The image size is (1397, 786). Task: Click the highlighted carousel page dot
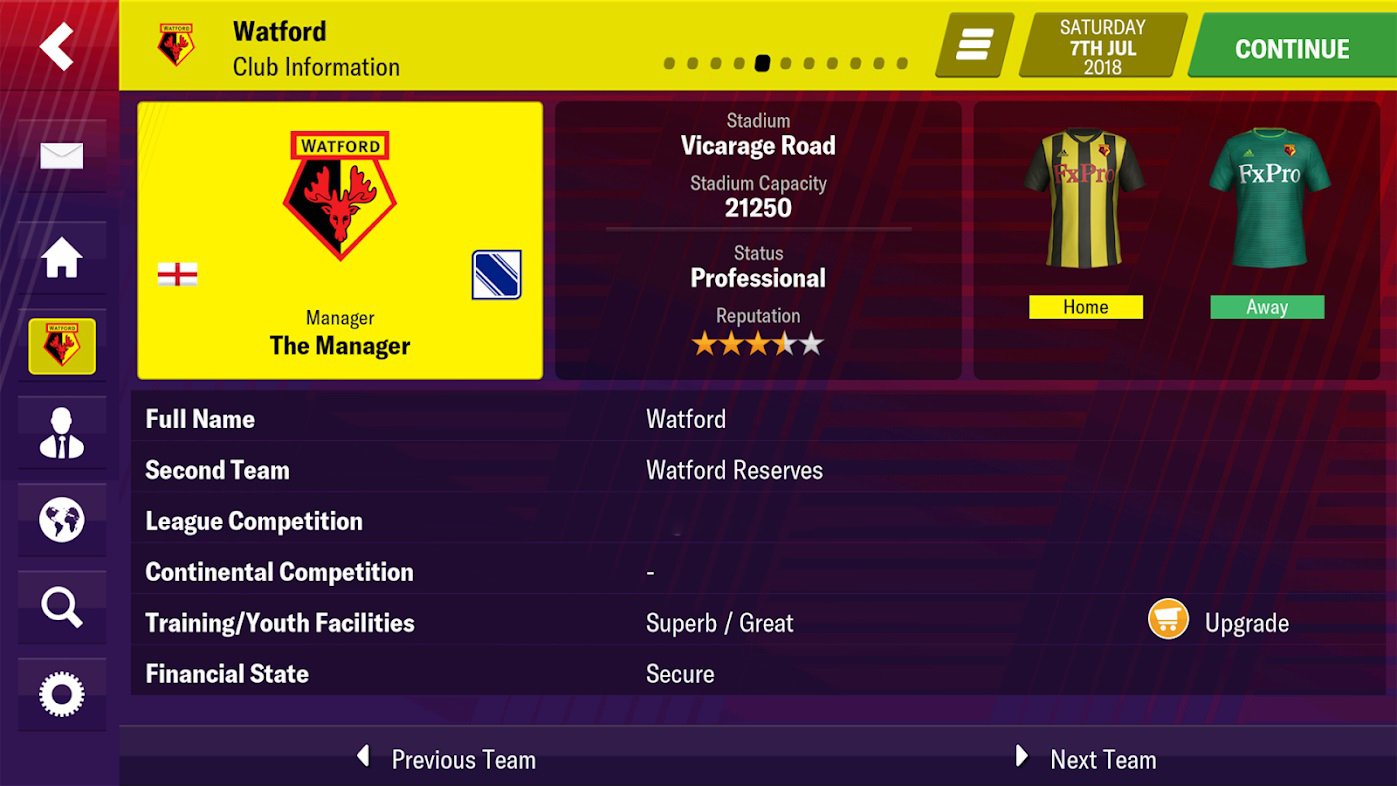763,62
